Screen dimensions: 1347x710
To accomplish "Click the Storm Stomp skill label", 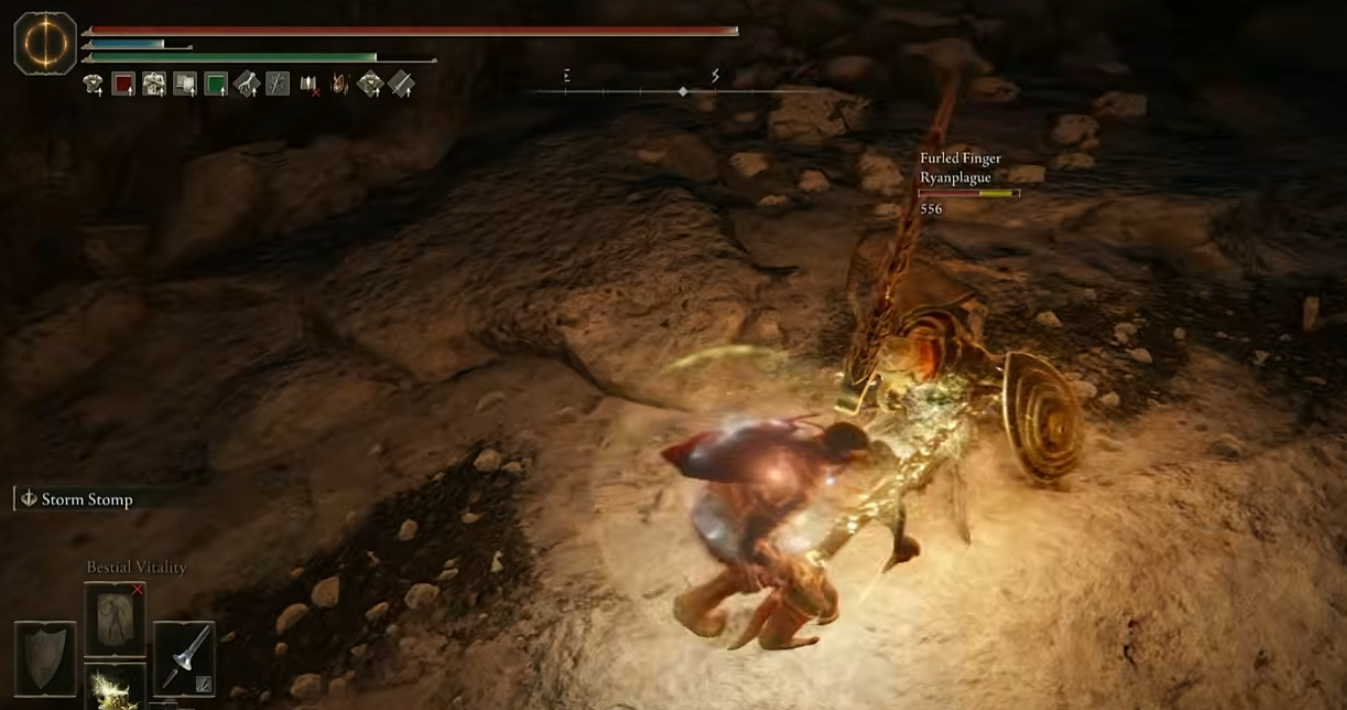I will [x=86, y=499].
